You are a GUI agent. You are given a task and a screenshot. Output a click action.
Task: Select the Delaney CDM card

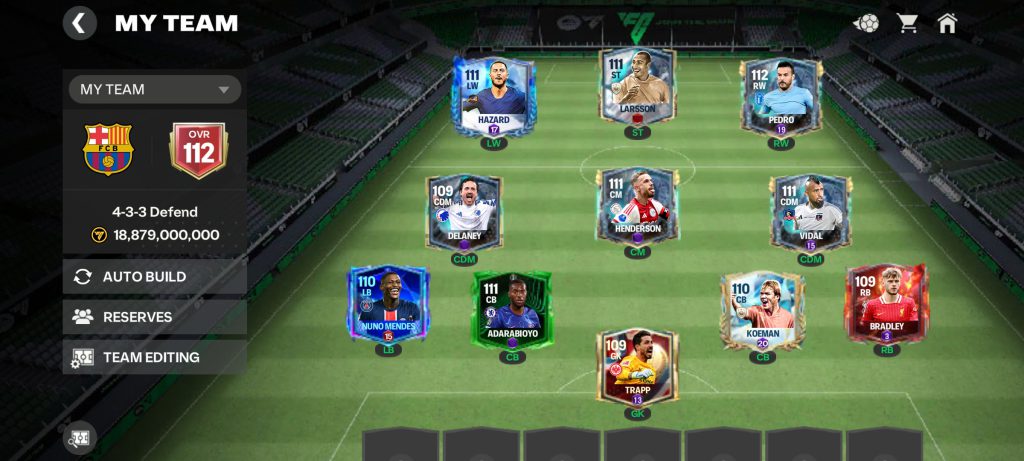click(464, 212)
